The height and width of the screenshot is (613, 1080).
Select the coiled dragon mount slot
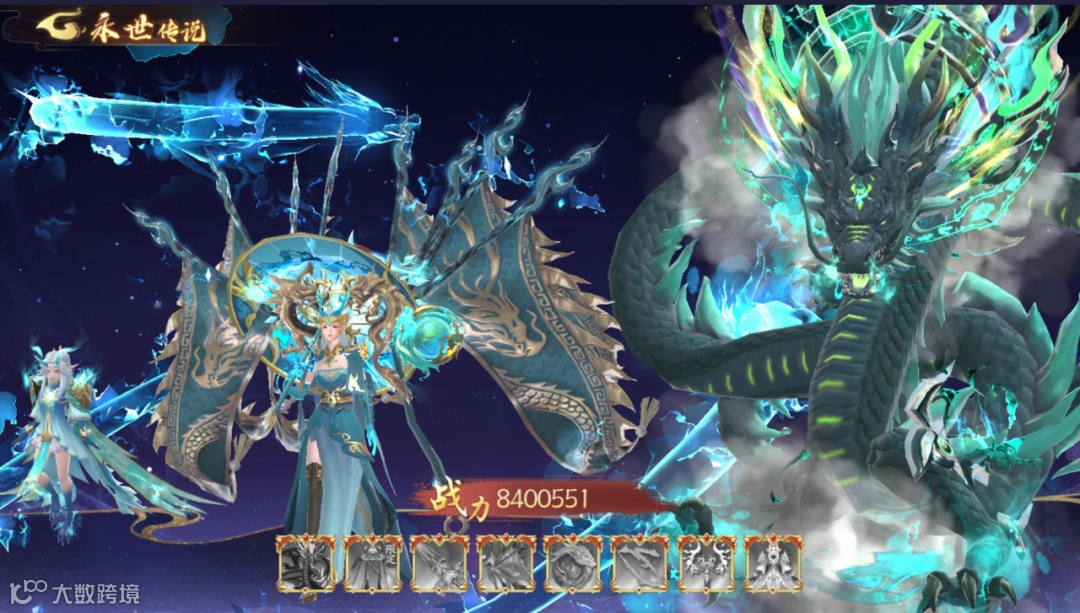click(x=572, y=564)
